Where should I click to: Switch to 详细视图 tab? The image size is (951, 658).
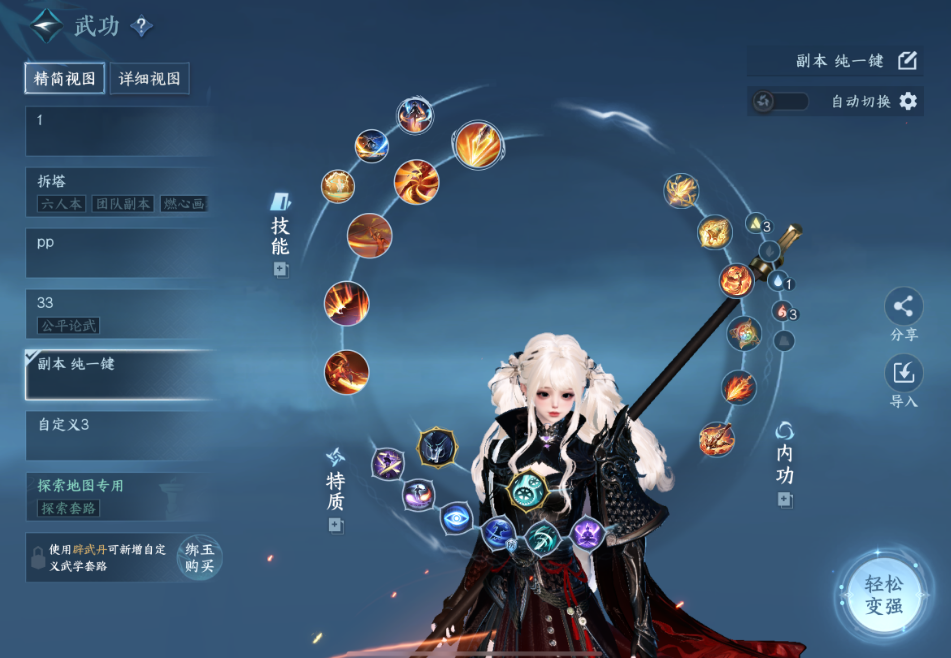[149, 79]
